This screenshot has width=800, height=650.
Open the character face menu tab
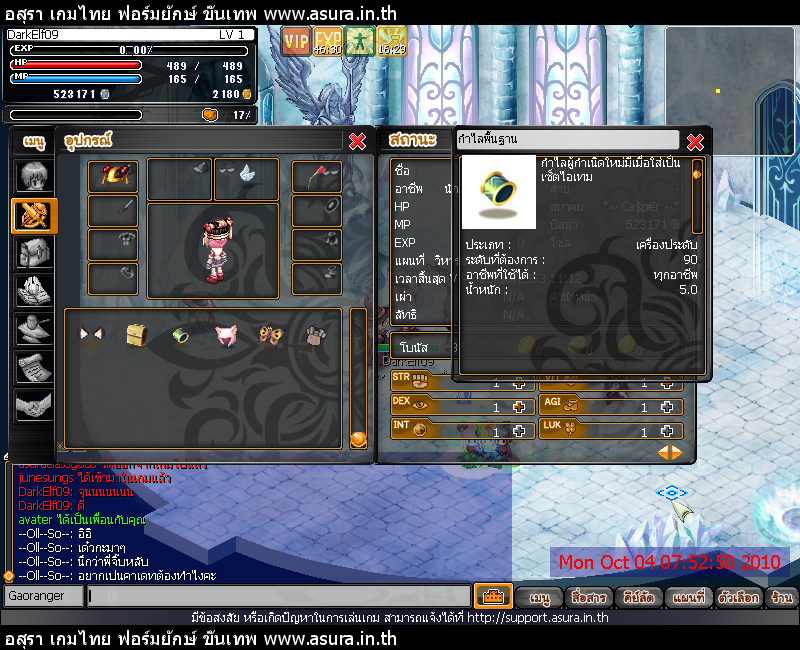point(33,178)
